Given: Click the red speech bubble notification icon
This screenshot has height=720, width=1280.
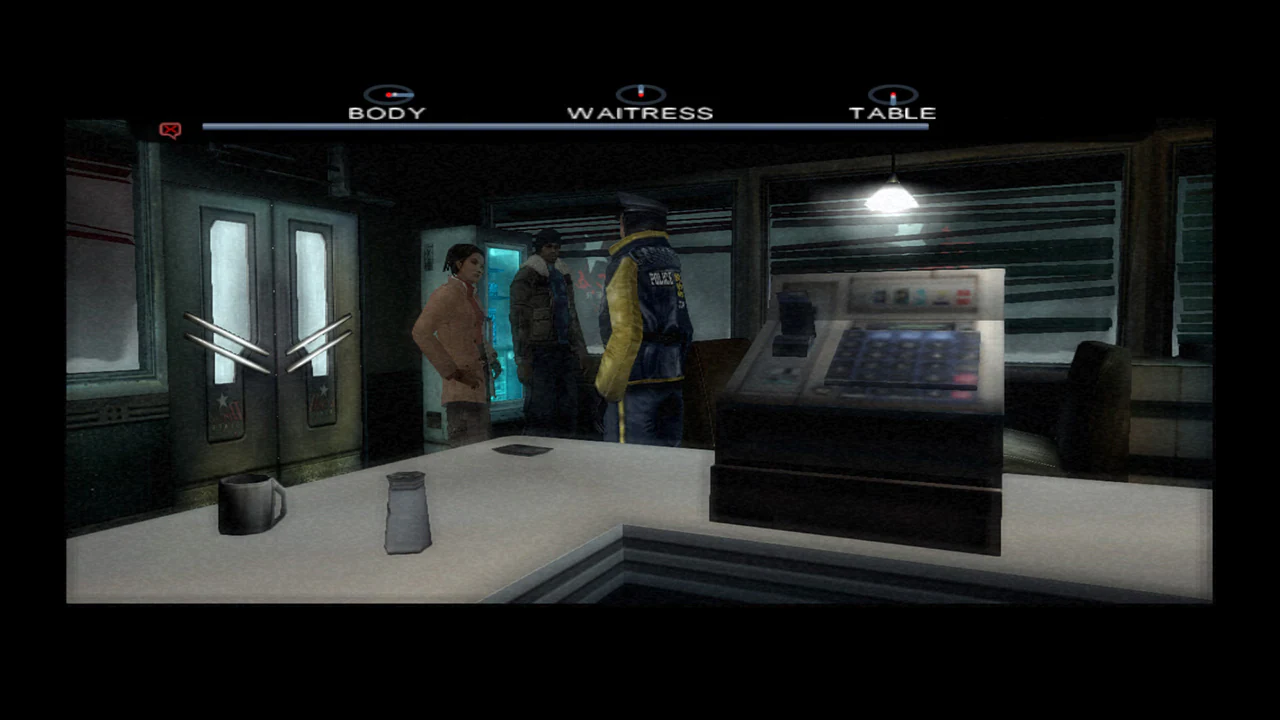Looking at the screenshot, I should coord(169,129).
